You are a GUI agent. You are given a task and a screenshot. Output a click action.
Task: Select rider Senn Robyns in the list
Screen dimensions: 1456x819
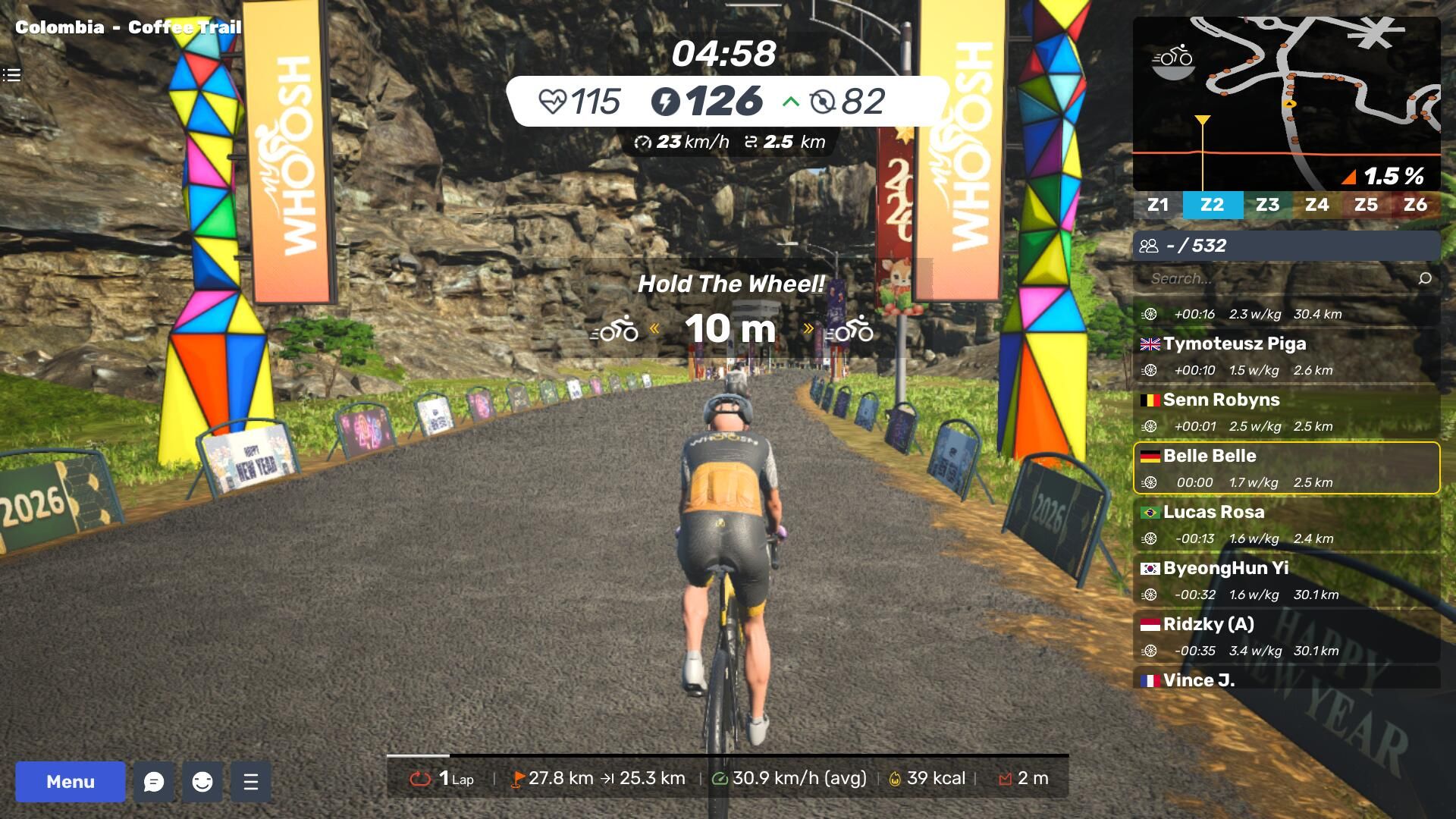click(x=1286, y=412)
